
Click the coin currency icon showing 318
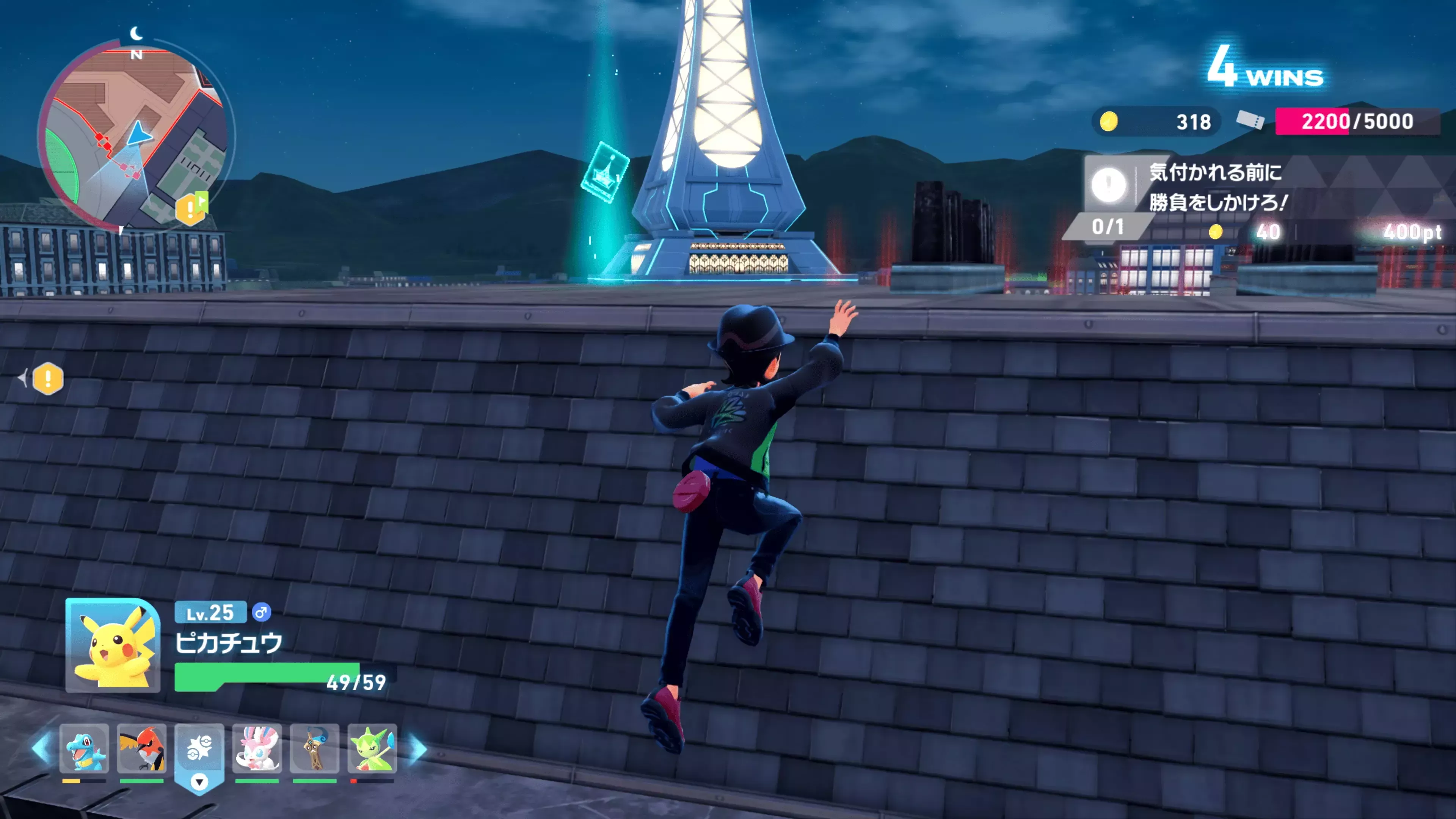(x=1109, y=122)
